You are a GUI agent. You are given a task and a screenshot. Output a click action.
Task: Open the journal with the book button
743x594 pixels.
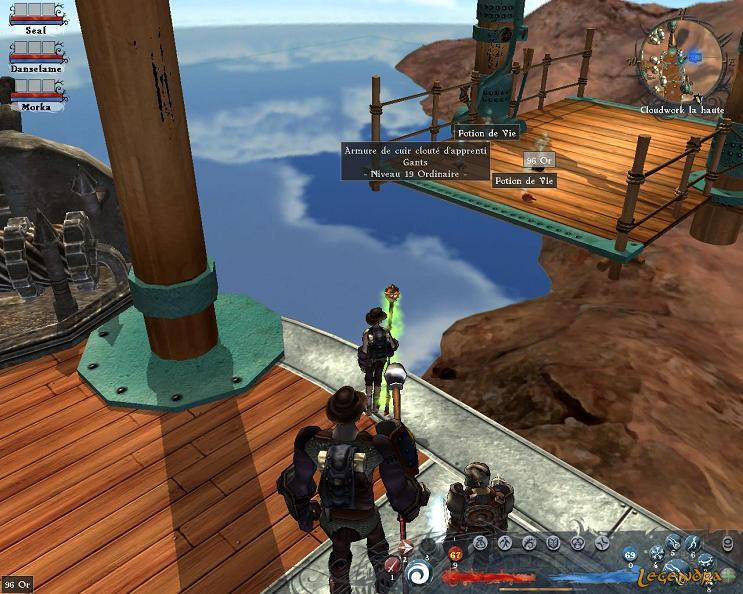554,543
